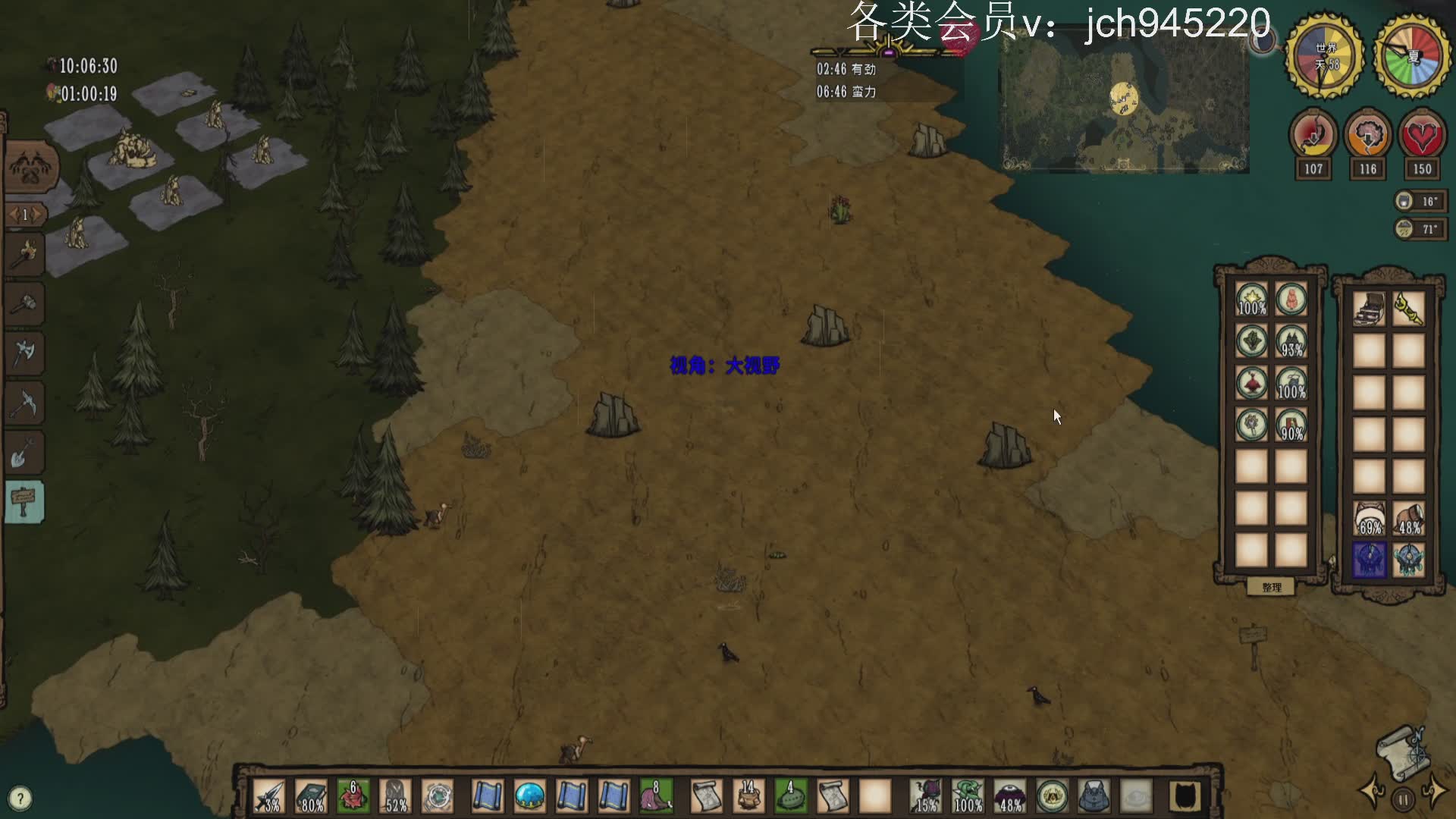Screen dimensions: 1456x819
Task: Open the help question mark button
Action: [20, 798]
